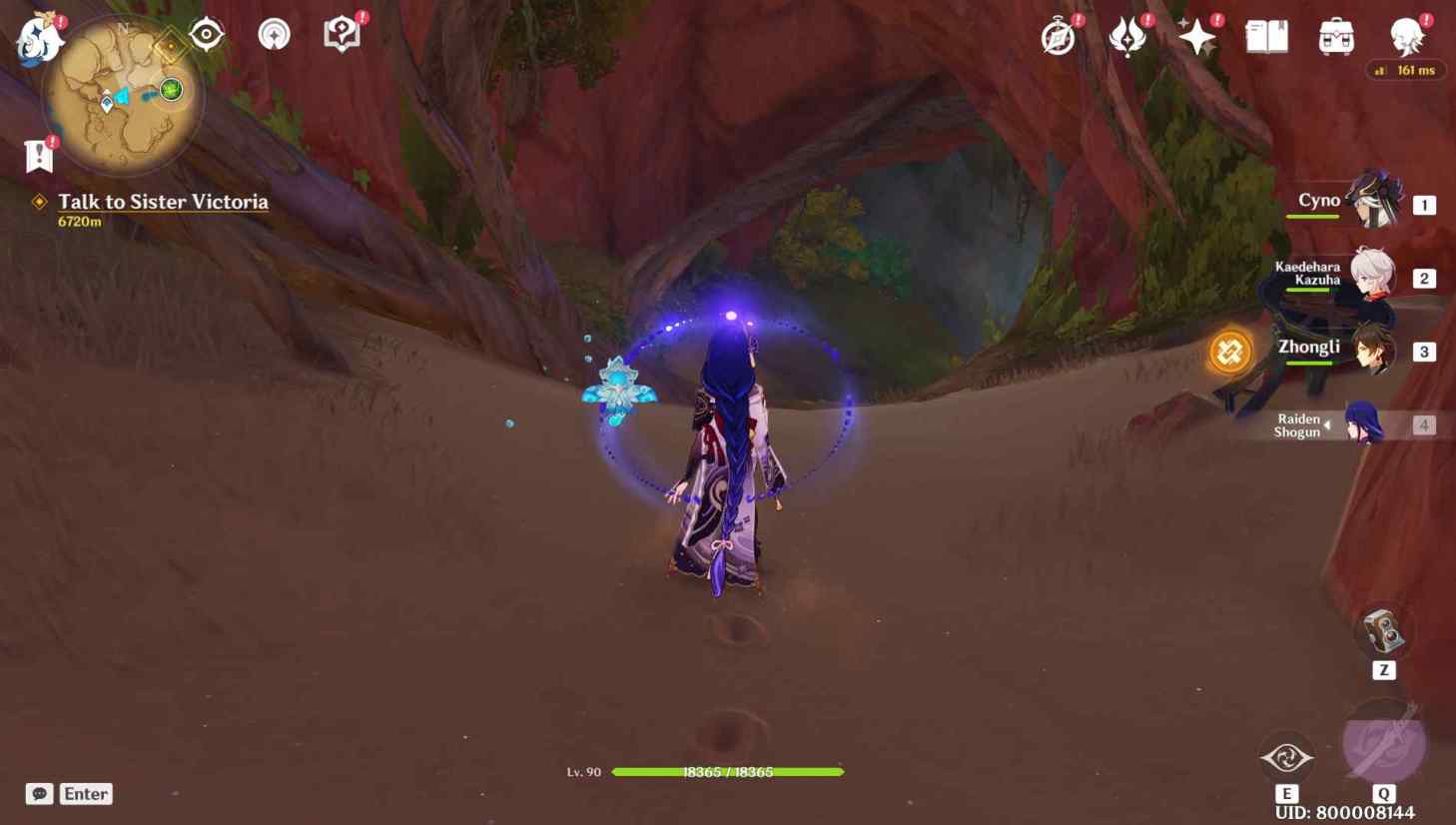The image size is (1456, 825).
Task: Open the Wish star icon
Action: pyautogui.click(x=1194, y=35)
